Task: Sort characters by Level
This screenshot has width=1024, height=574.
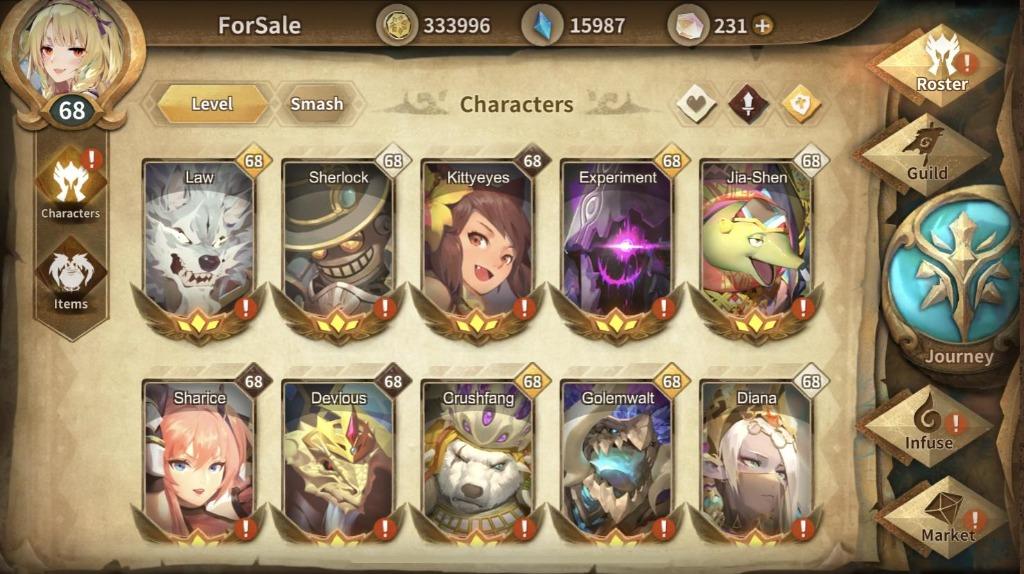Action: click(212, 104)
